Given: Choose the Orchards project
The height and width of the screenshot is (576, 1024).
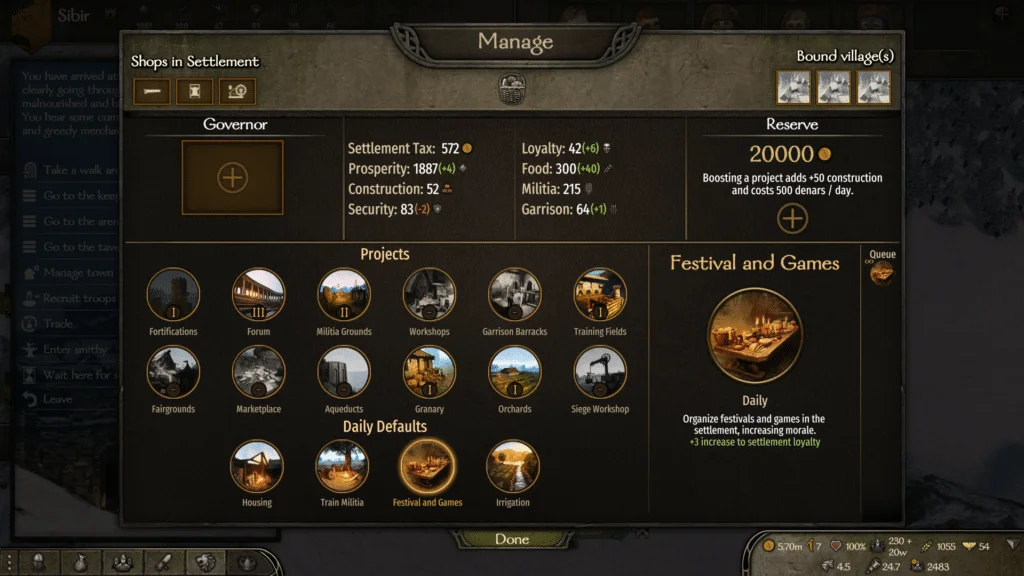Looking at the screenshot, I should 515,373.
